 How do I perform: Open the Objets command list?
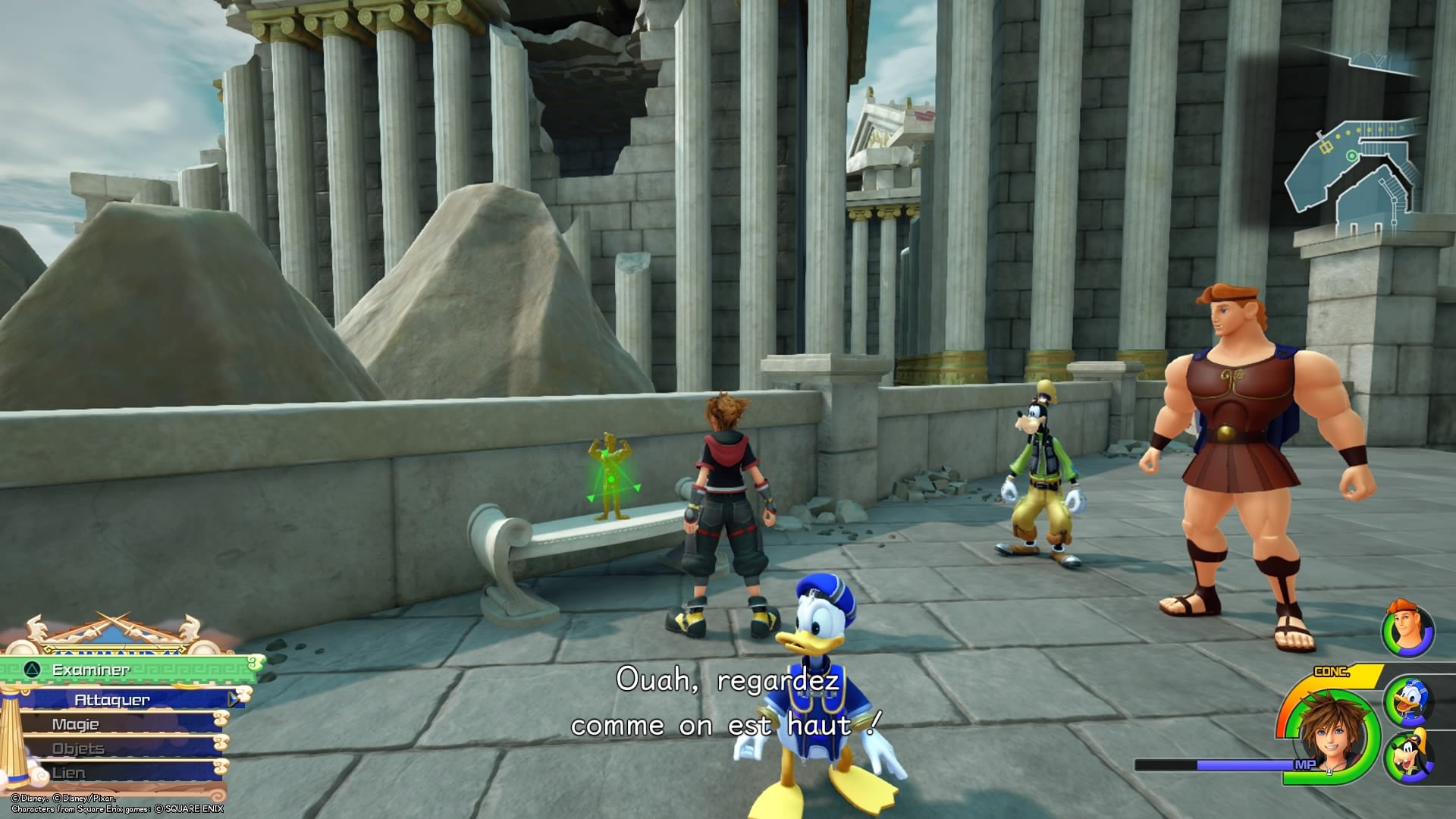77,749
